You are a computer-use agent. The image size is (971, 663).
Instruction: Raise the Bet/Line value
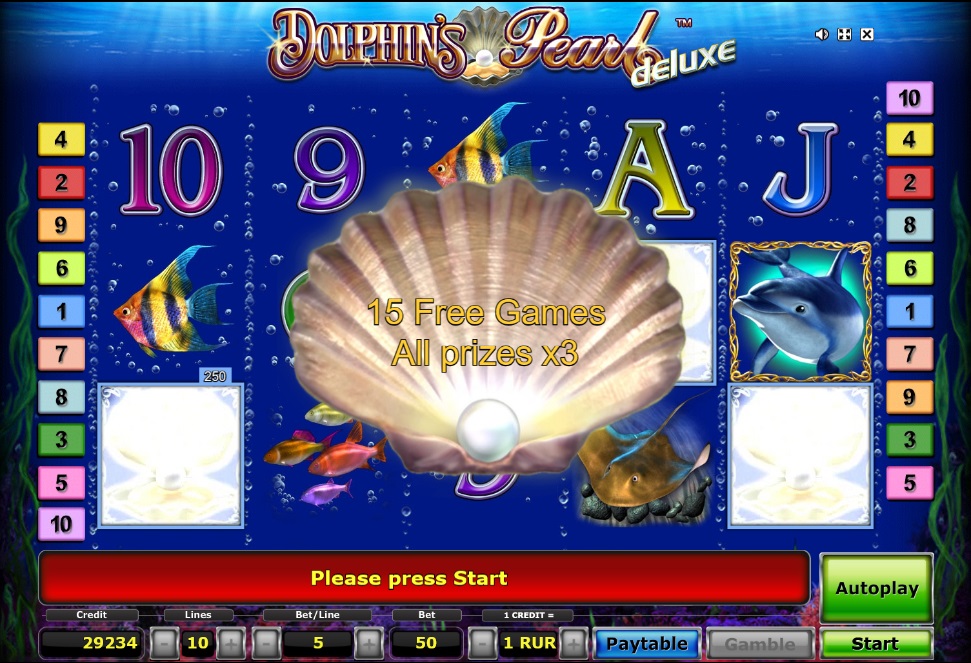pos(368,642)
